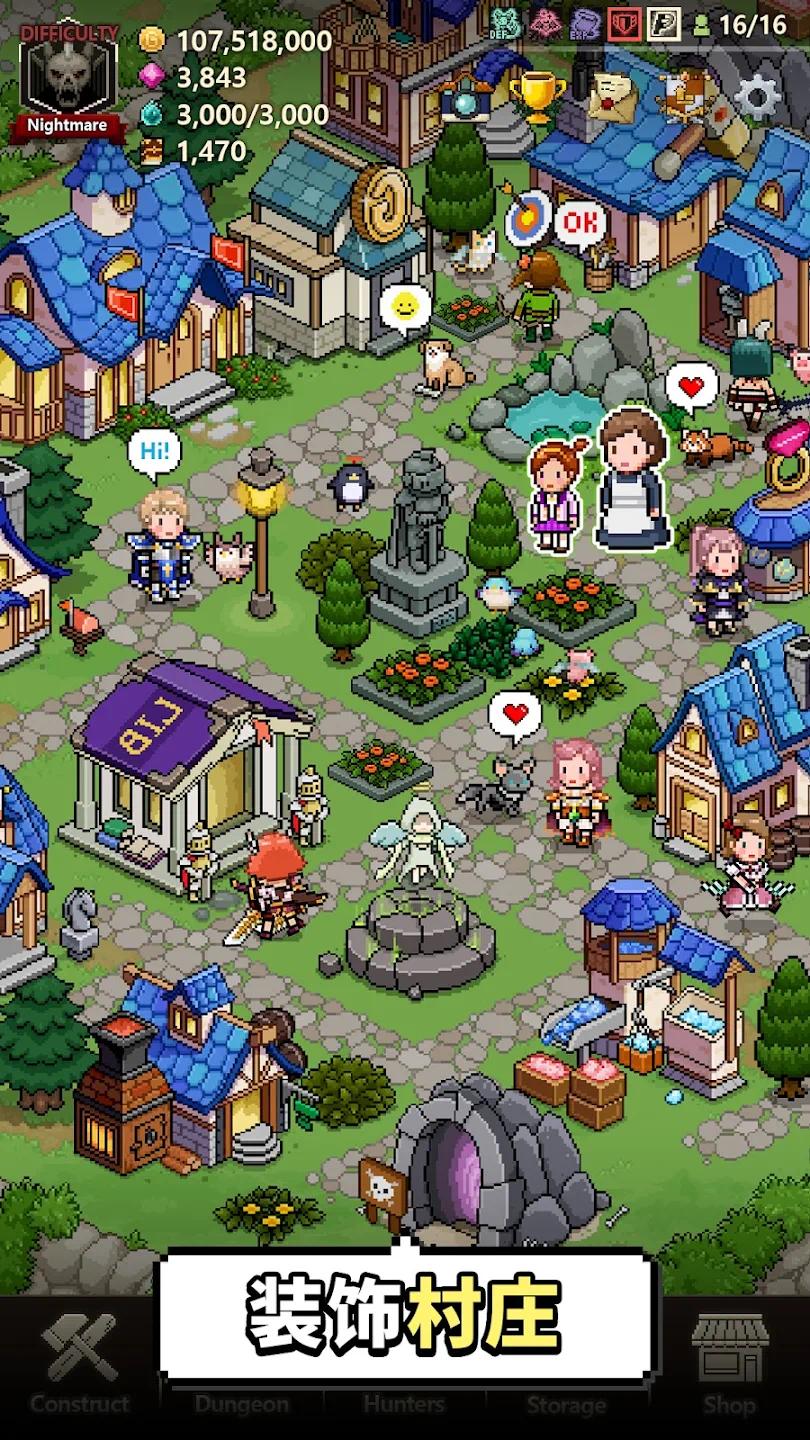Open the Construct menu
Image resolution: width=810 pixels, height=1440 pixels.
tap(80, 1368)
